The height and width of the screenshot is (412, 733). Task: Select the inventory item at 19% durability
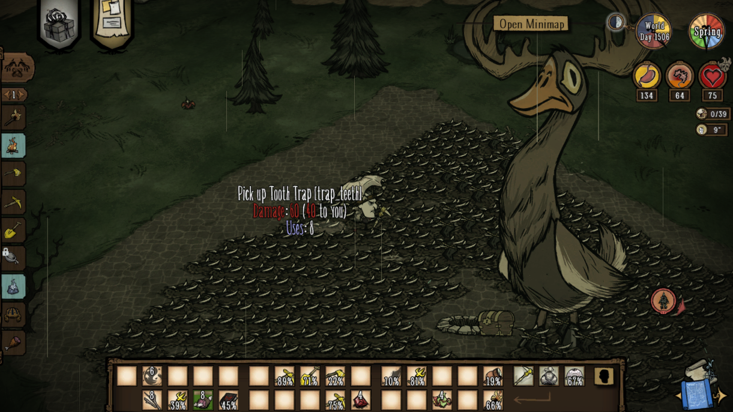pyautogui.click(x=493, y=377)
